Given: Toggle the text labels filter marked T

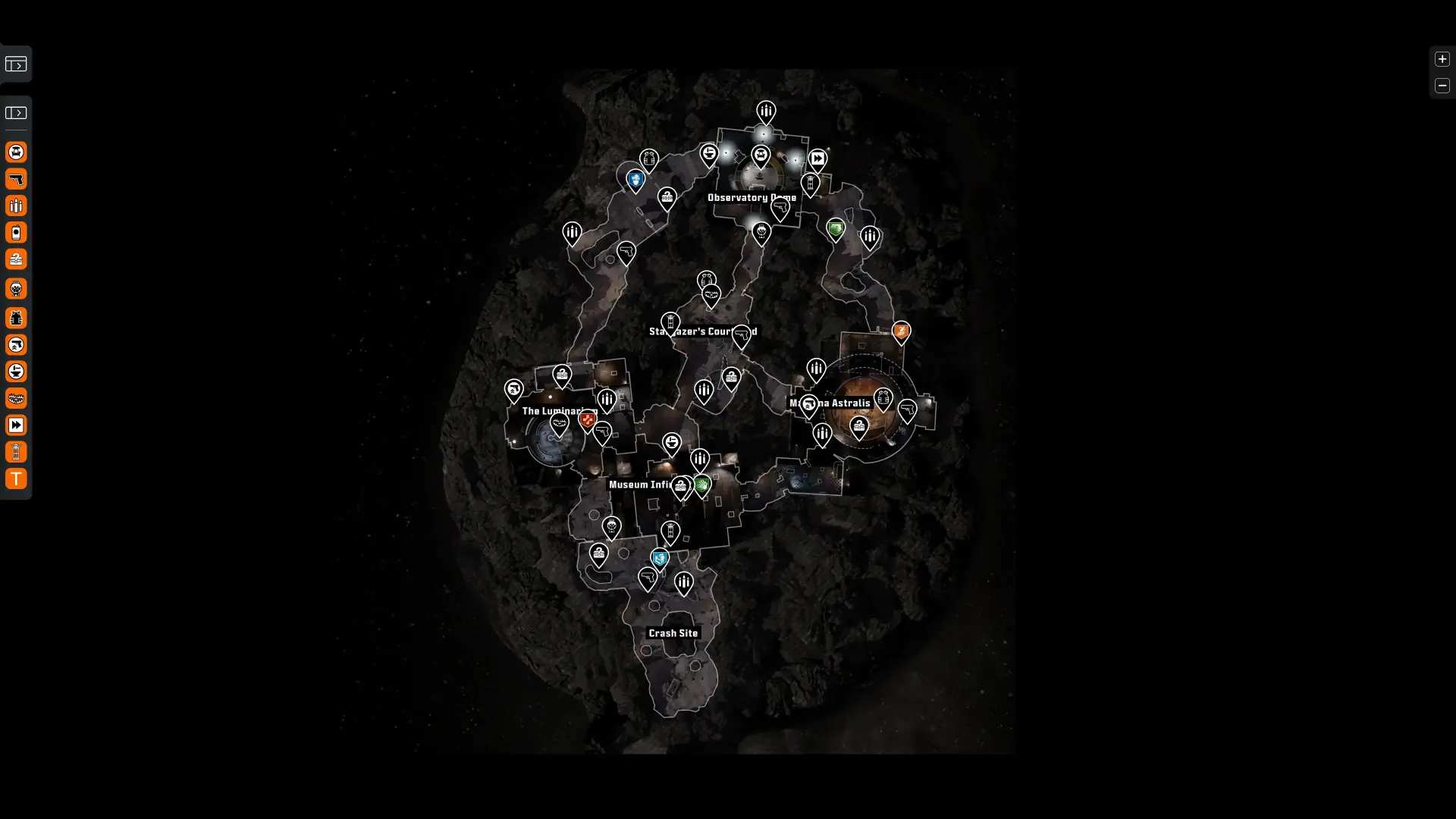Looking at the screenshot, I should pyautogui.click(x=16, y=479).
